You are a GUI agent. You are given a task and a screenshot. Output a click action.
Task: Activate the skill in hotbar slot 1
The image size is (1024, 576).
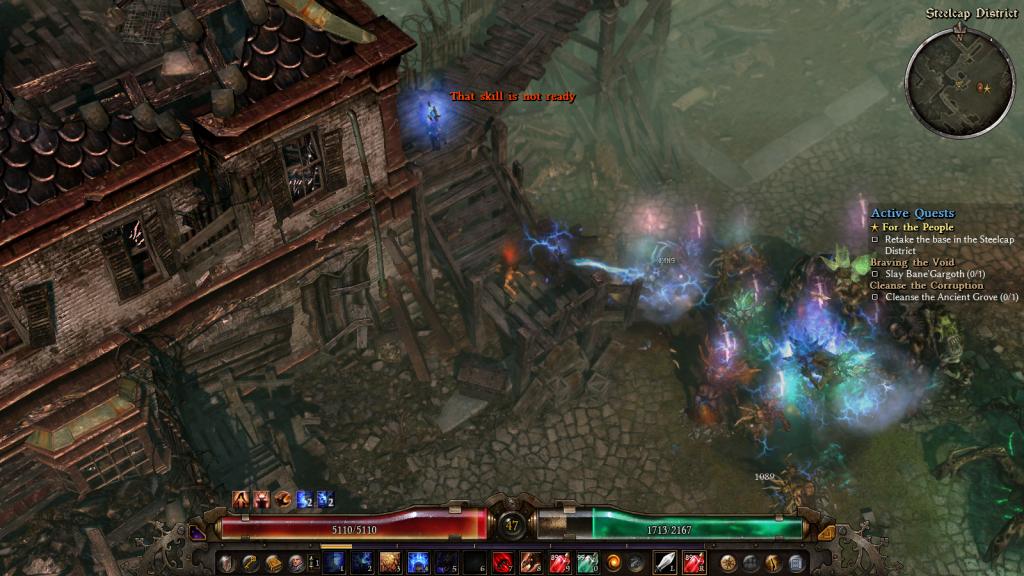[x=335, y=563]
